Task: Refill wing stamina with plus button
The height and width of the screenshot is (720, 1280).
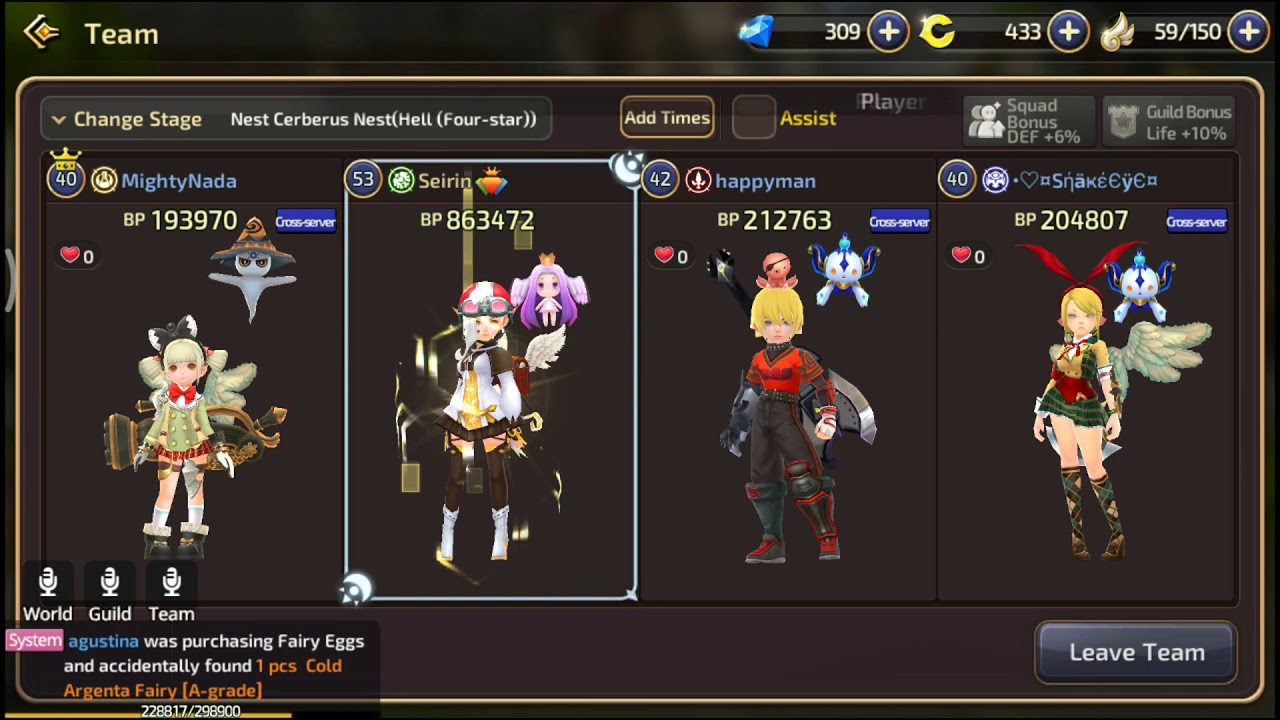Action: coord(1249,32)
